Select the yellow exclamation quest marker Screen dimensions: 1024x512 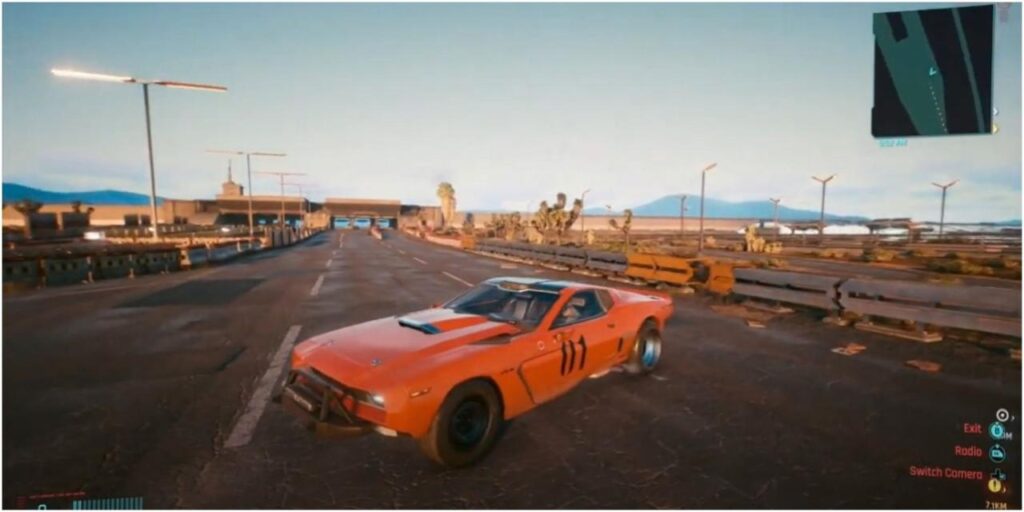[x=995, y=485]
